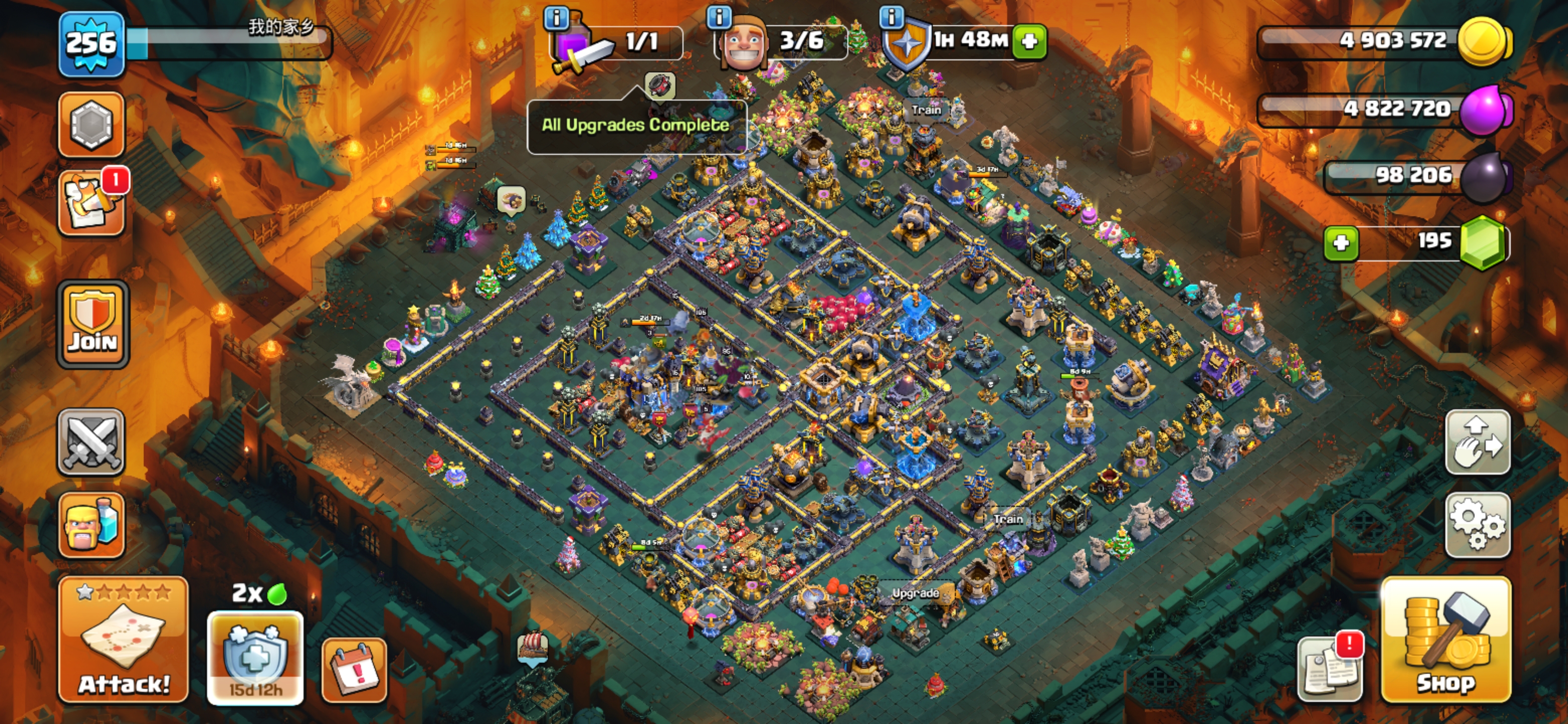Click the Upgrade label over the building

(x=915, y=592)
